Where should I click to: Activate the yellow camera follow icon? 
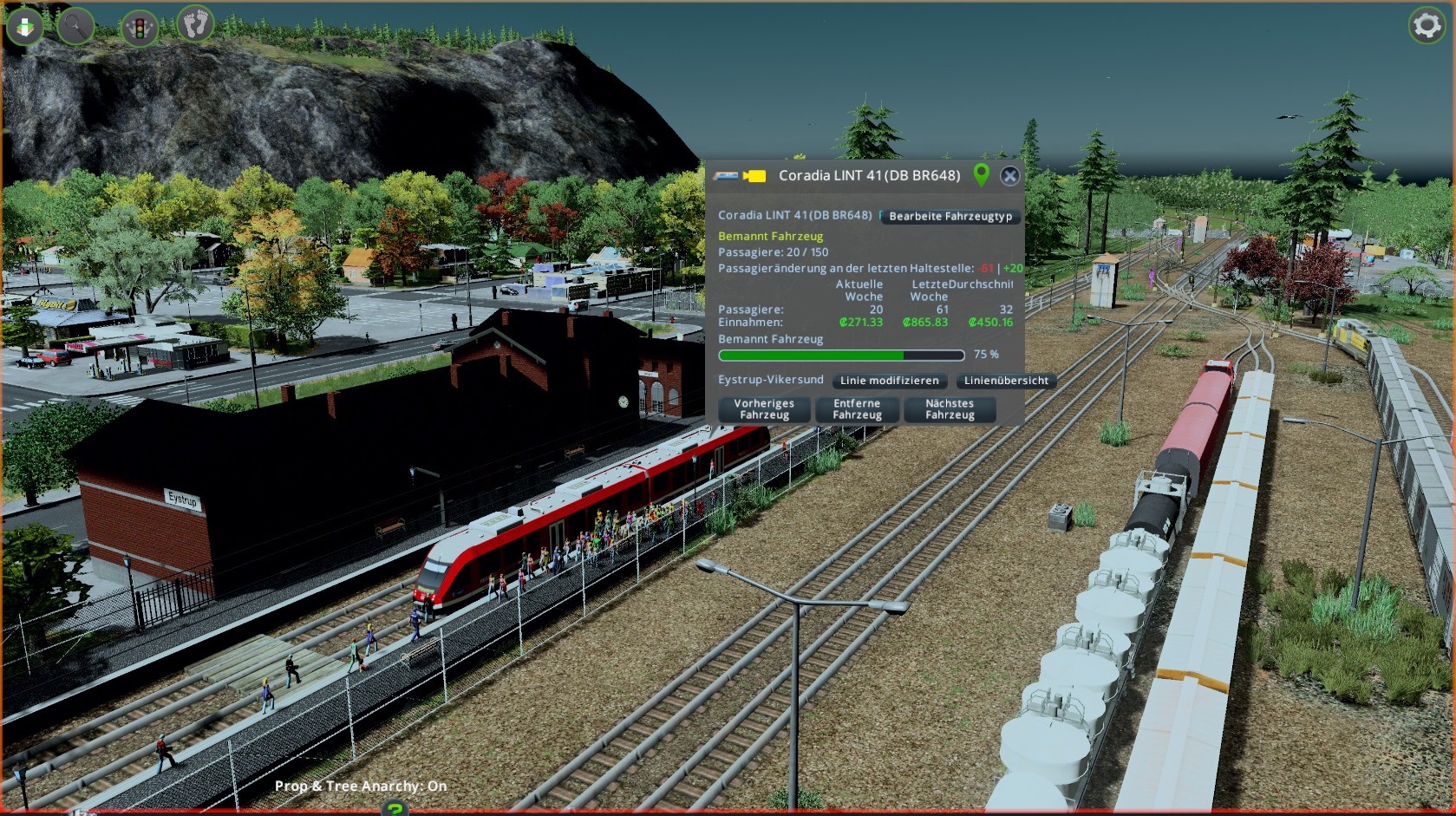click(x=754, y=176)
